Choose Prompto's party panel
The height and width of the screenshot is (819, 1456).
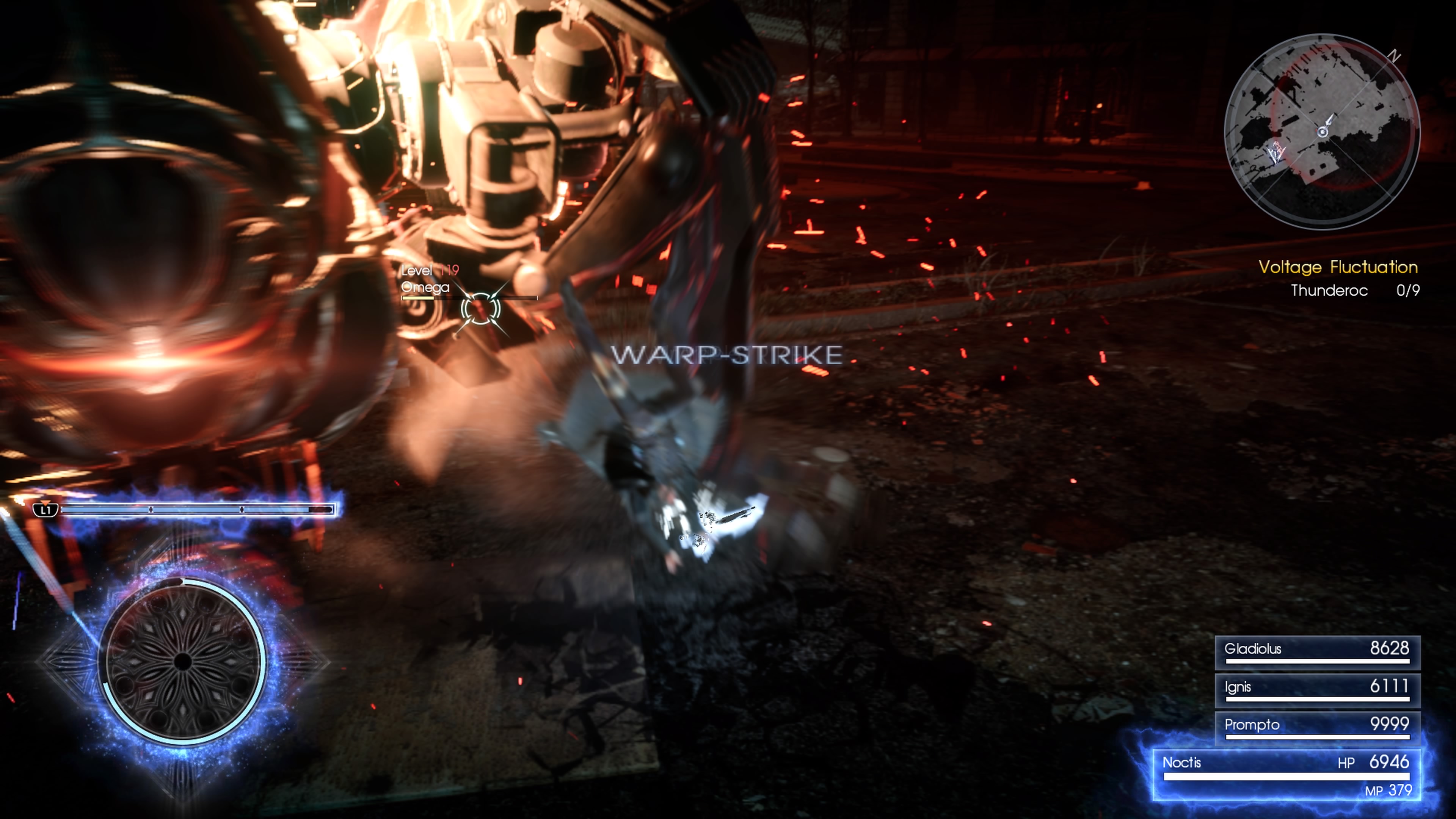pyautogui.click(x=1316, y=728)
